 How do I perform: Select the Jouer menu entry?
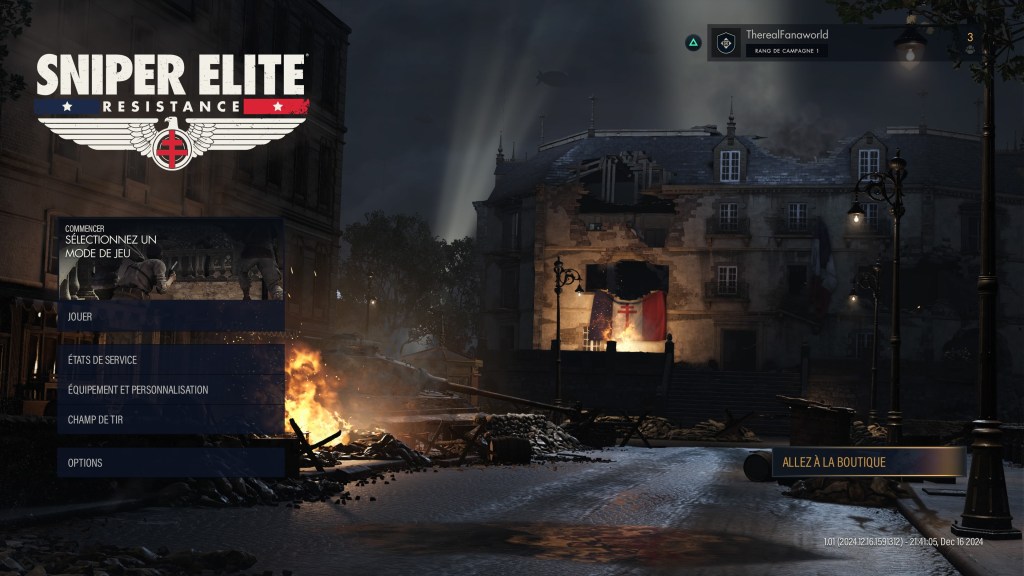170,317
